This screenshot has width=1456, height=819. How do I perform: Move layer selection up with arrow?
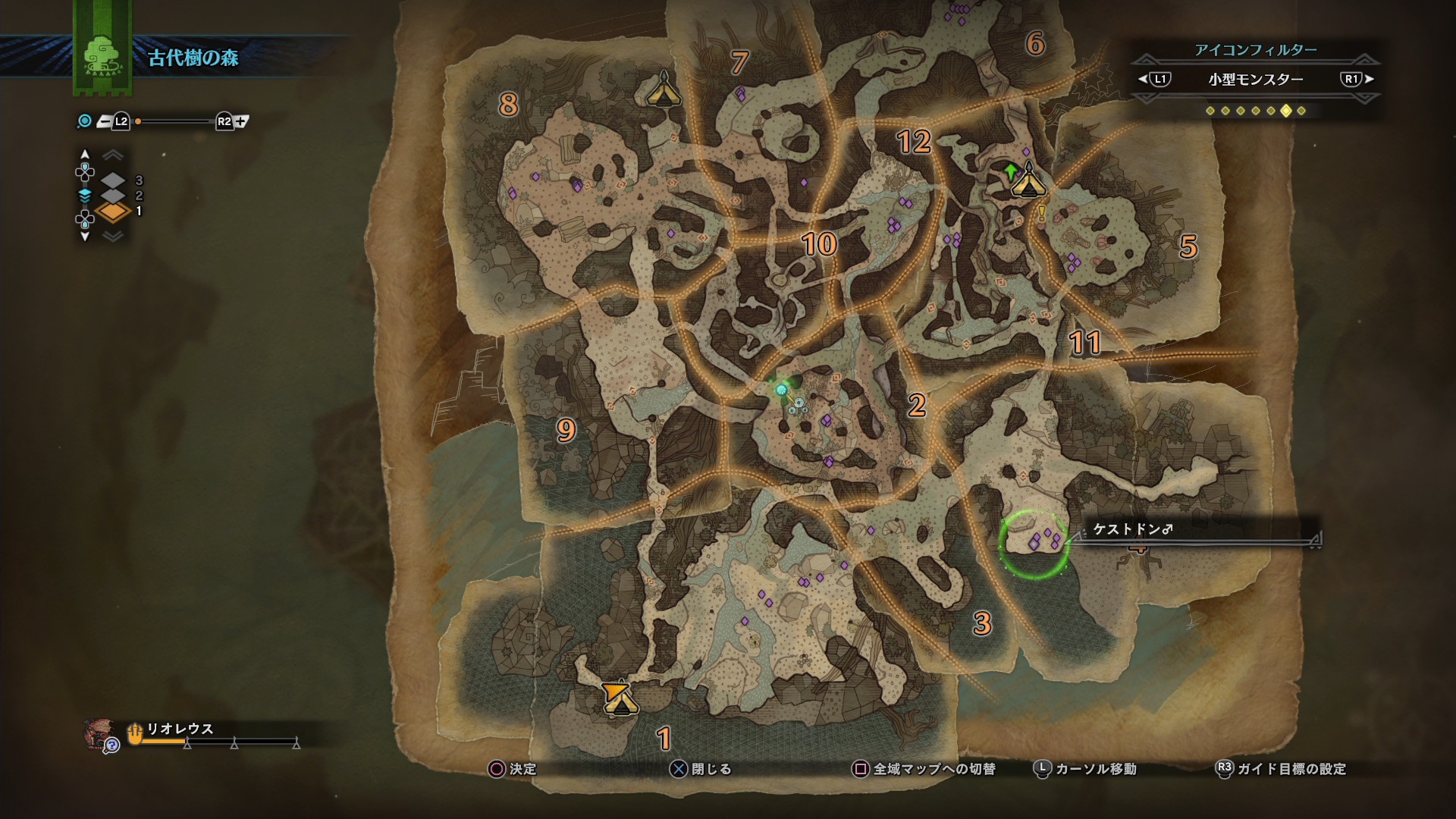85,154
